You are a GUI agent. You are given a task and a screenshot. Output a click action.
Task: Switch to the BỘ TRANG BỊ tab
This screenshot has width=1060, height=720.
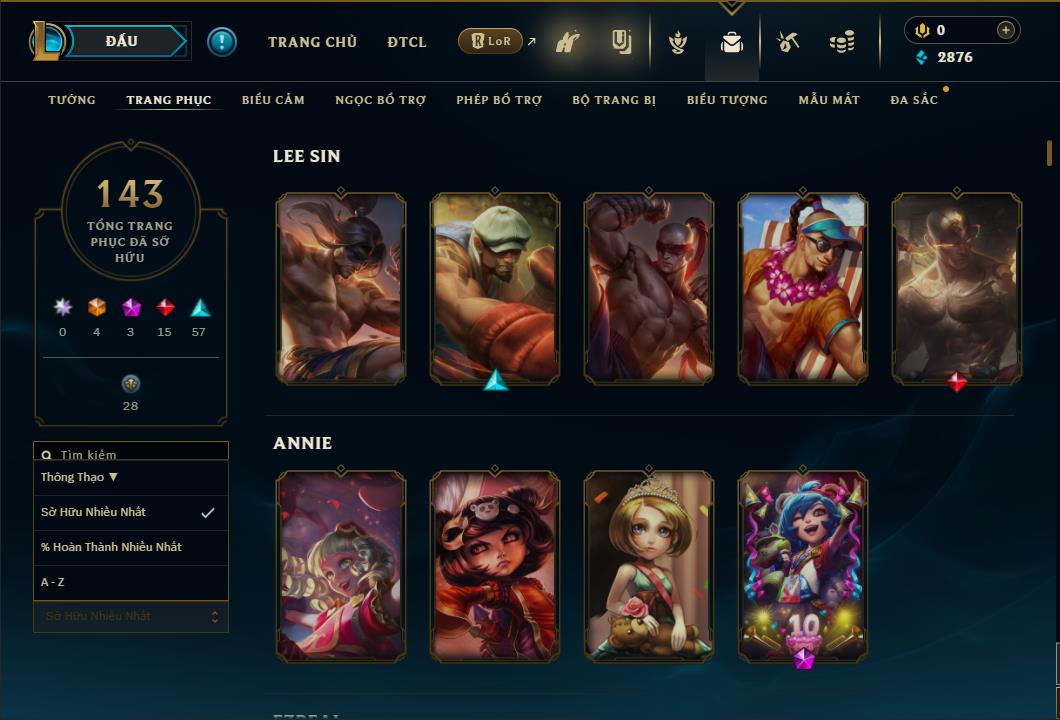tap(614, 100)
